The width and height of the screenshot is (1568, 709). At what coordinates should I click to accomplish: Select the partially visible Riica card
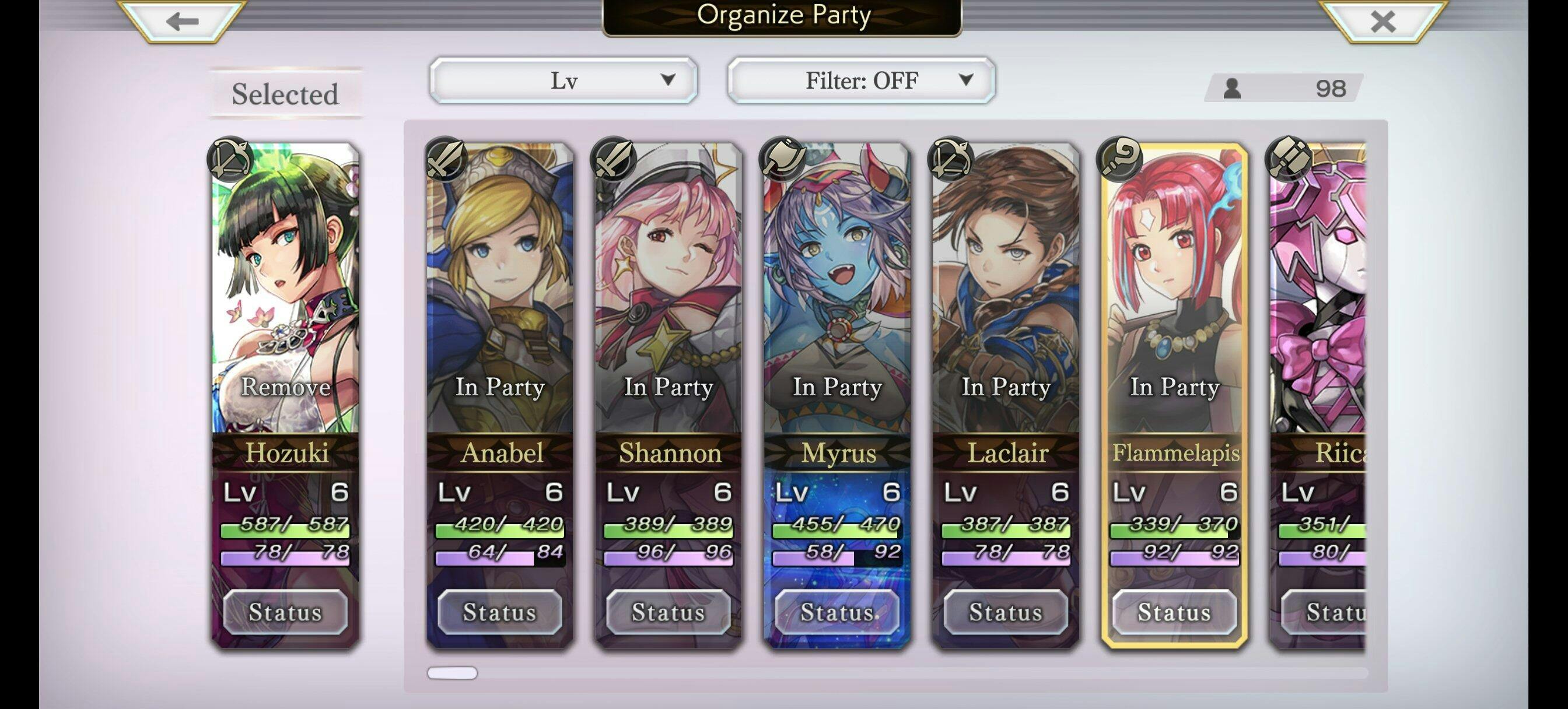(1318, 304)
